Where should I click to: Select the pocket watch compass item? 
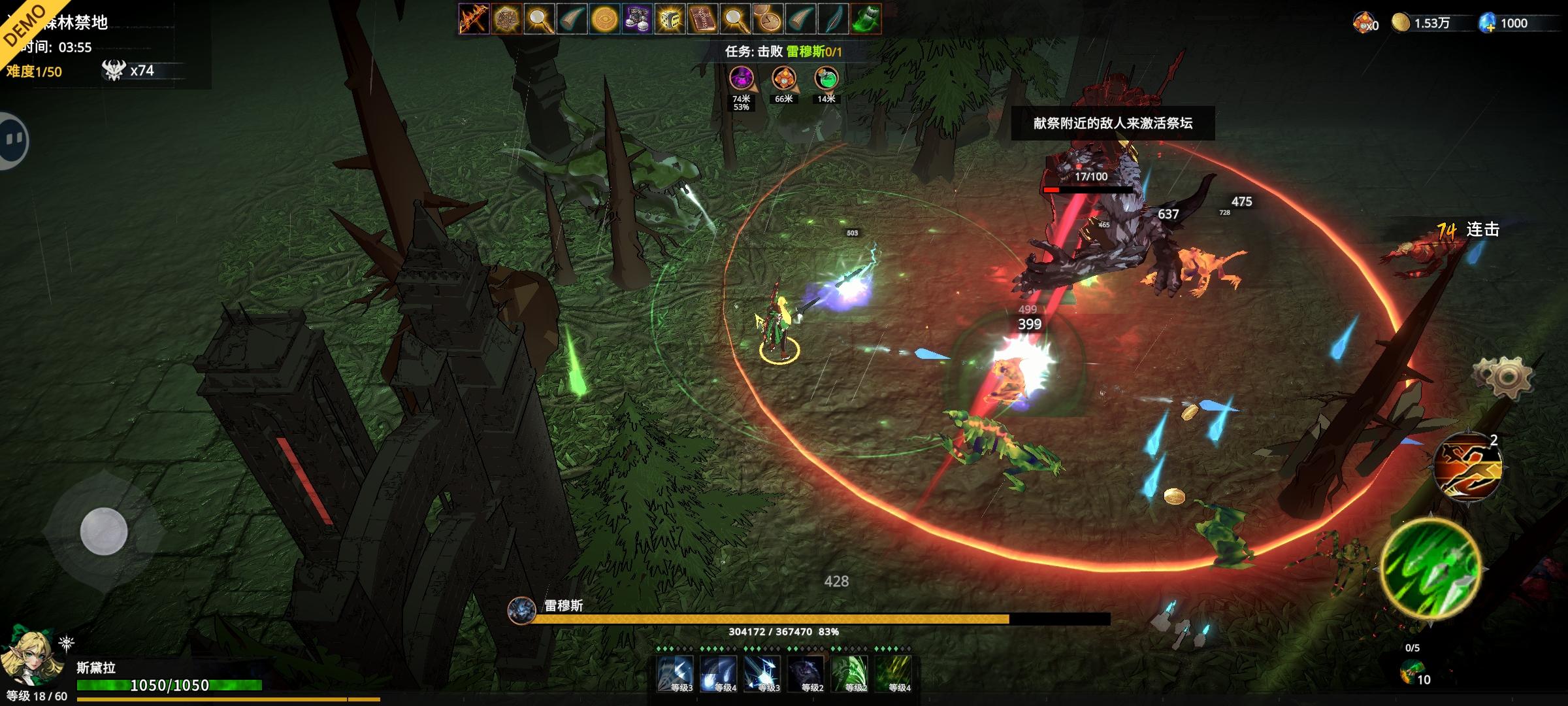[x=768, y=19]
